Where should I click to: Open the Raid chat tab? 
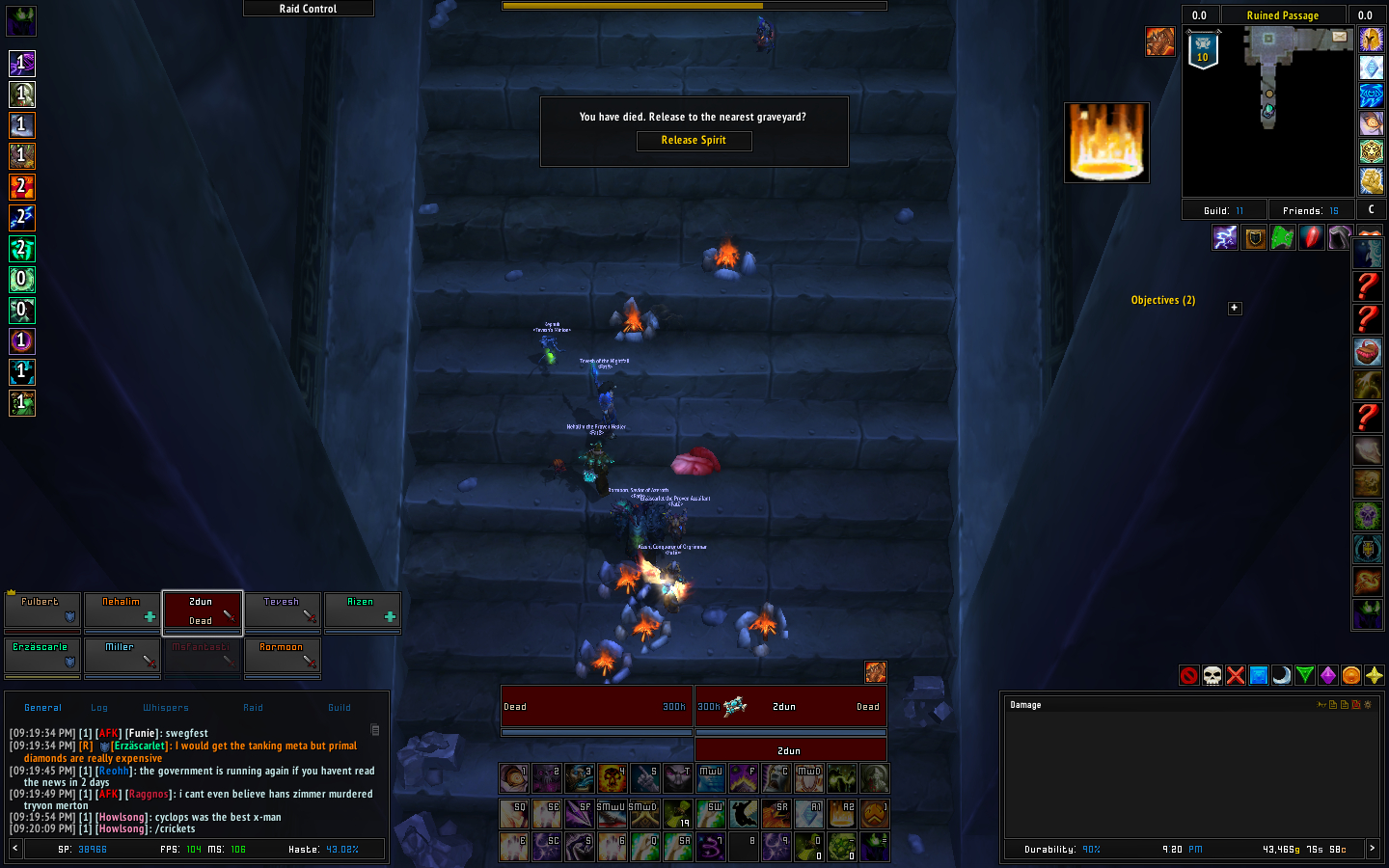(253, 708)
